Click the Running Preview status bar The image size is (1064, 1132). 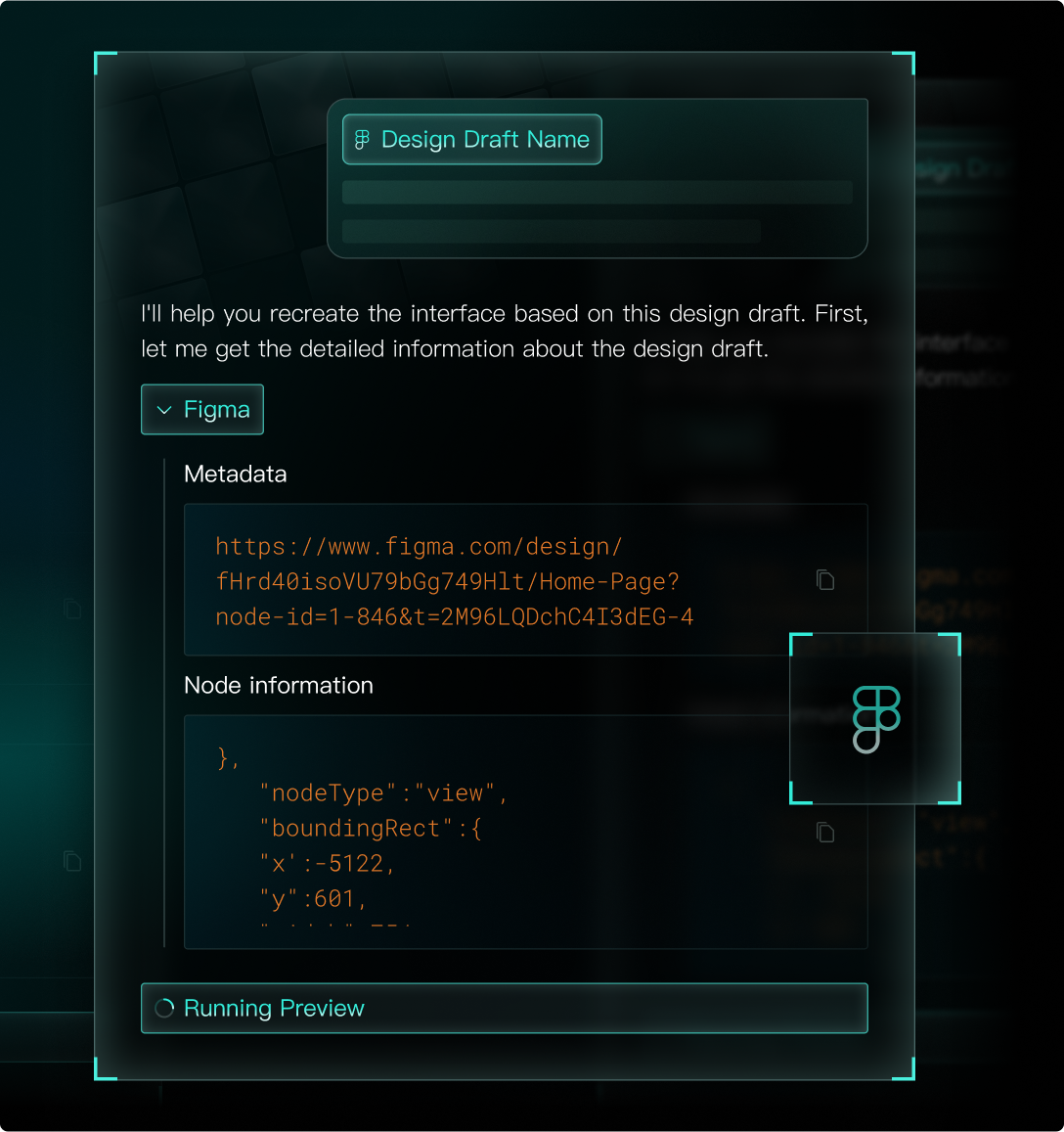pos(504,1008)
